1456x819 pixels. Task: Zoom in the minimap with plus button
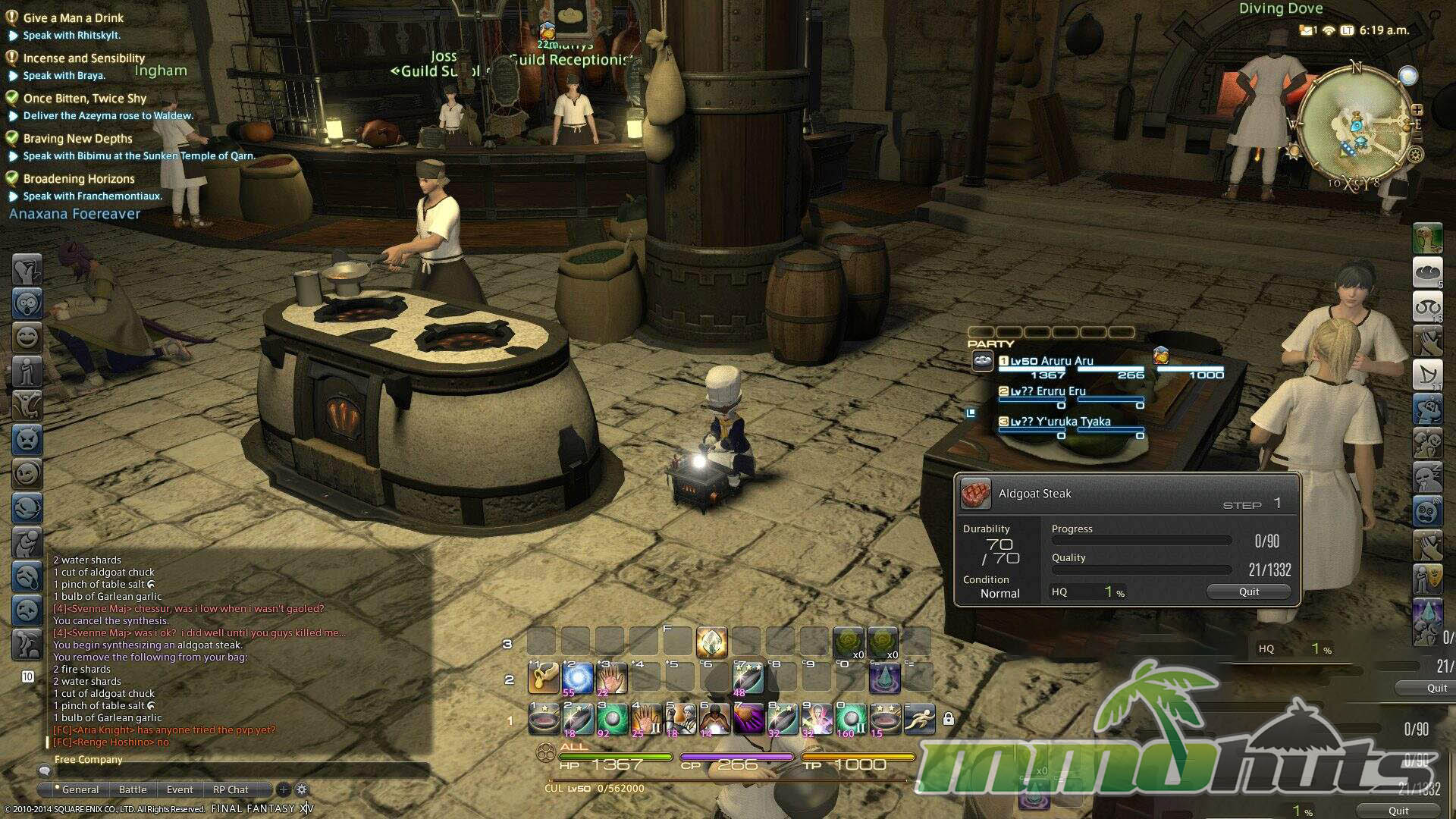coord(1417,111)
